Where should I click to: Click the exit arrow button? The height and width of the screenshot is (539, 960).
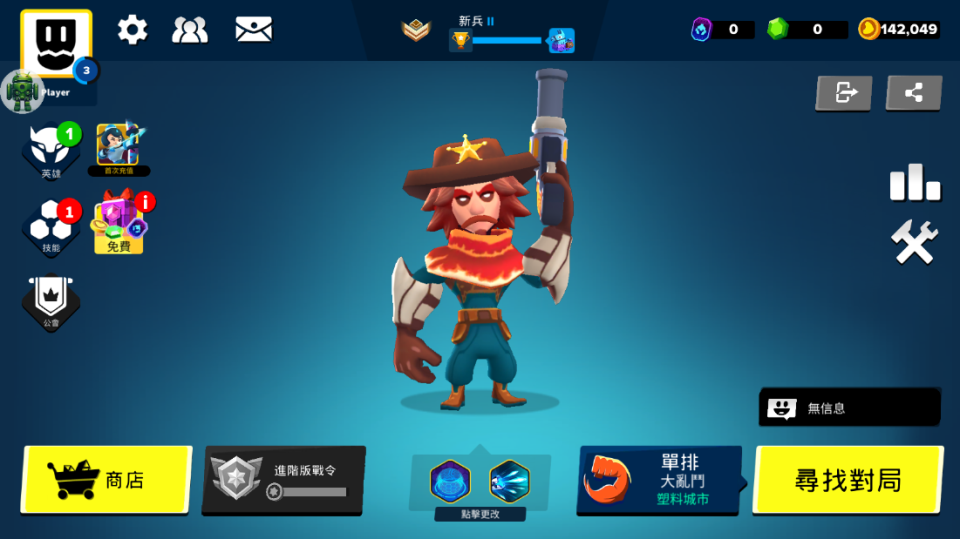pos(844,93)
